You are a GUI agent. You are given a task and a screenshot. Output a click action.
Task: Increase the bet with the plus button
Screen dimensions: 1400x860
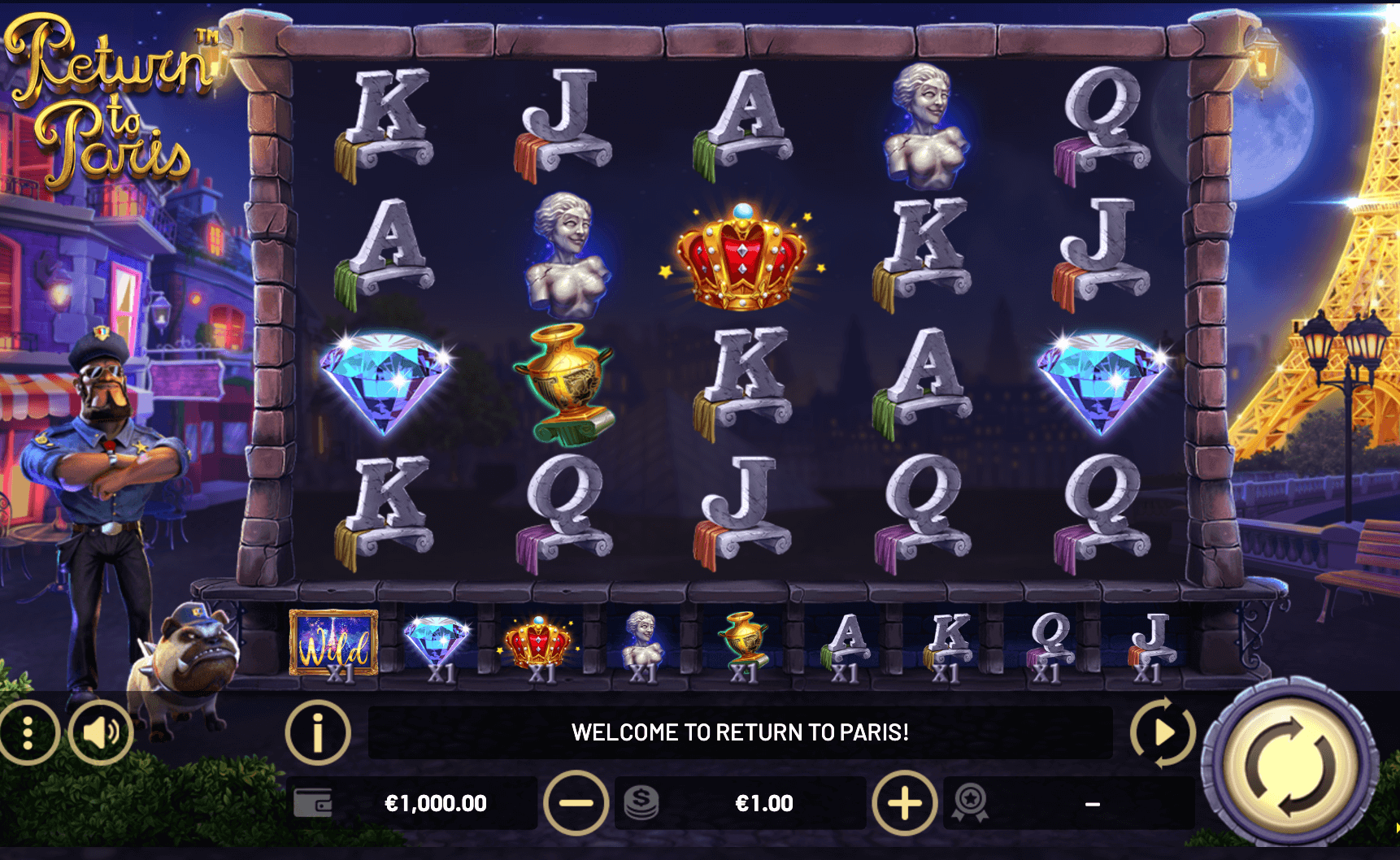pos(904,804)
